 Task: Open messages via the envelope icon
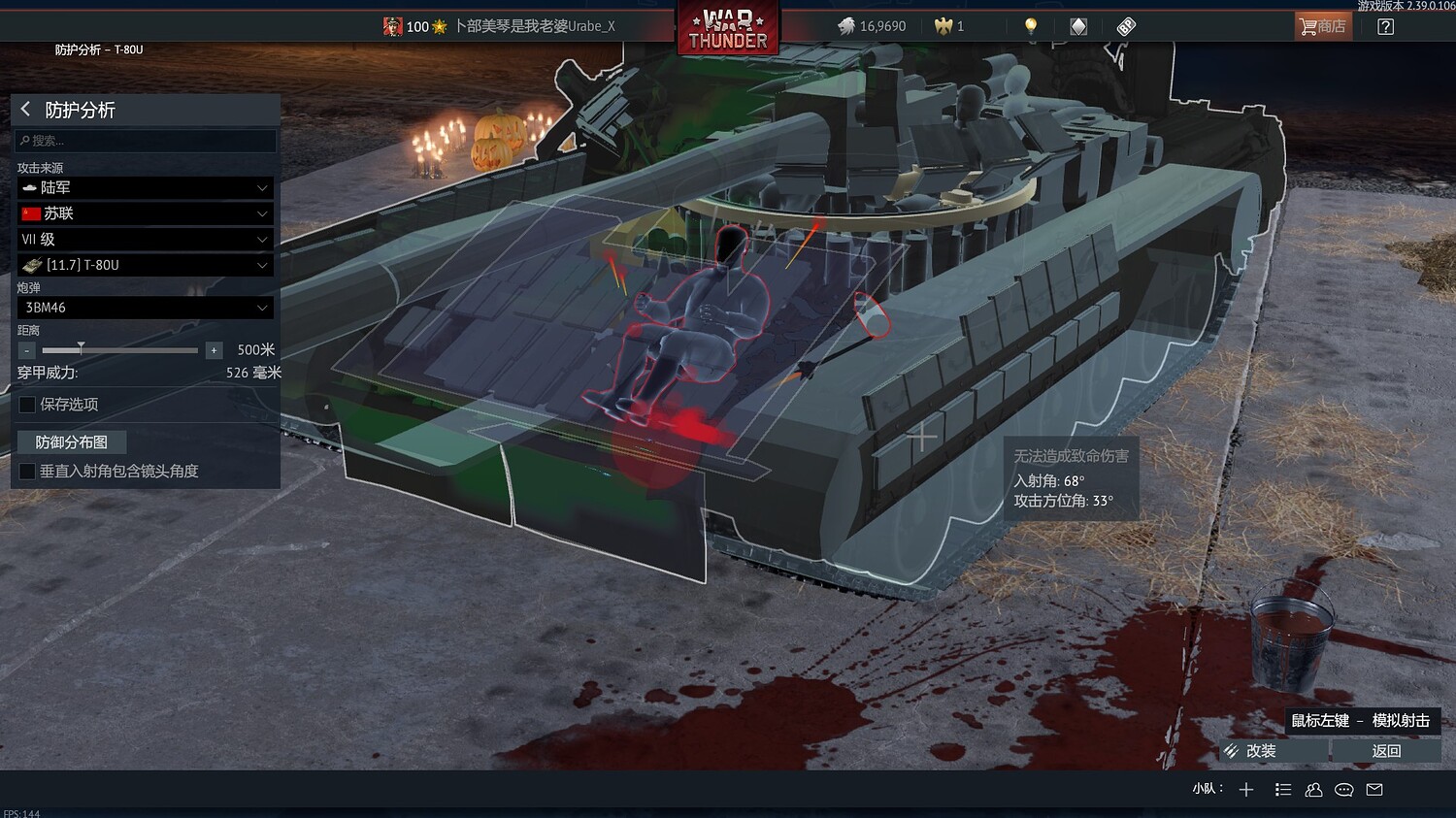click(1374, 789)
